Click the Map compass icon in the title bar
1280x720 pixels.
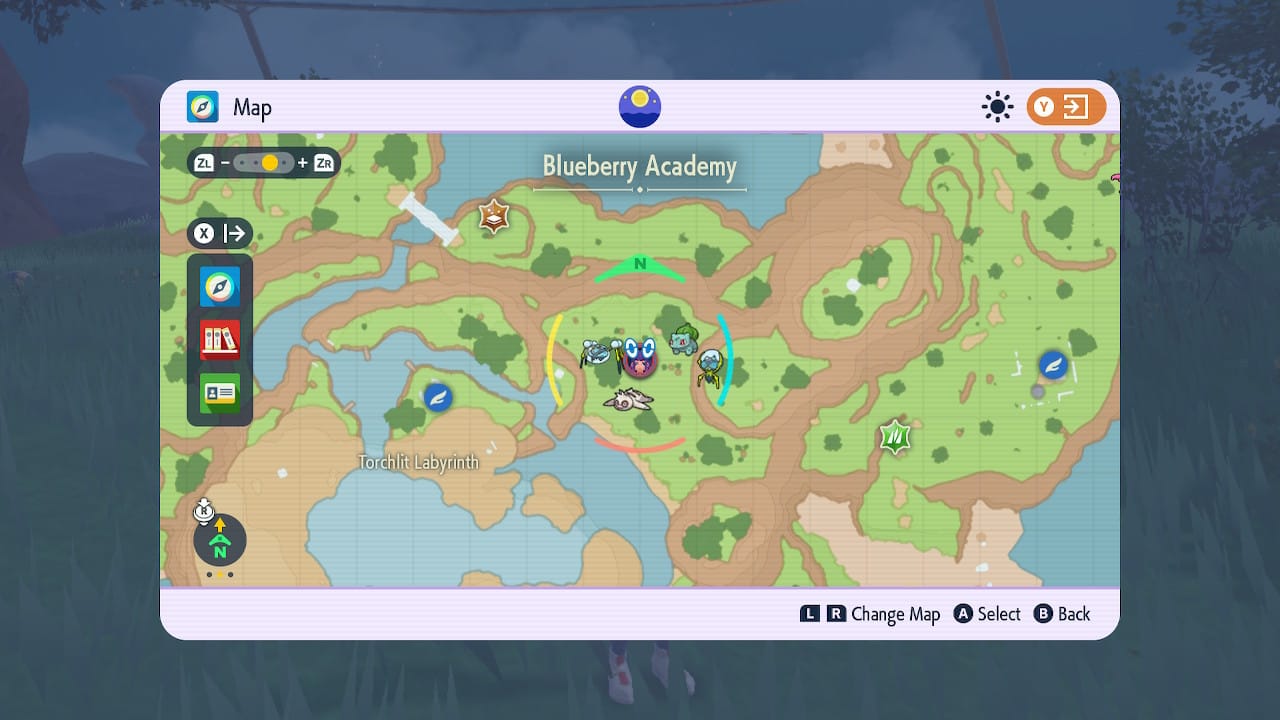[x=203, y=107]
